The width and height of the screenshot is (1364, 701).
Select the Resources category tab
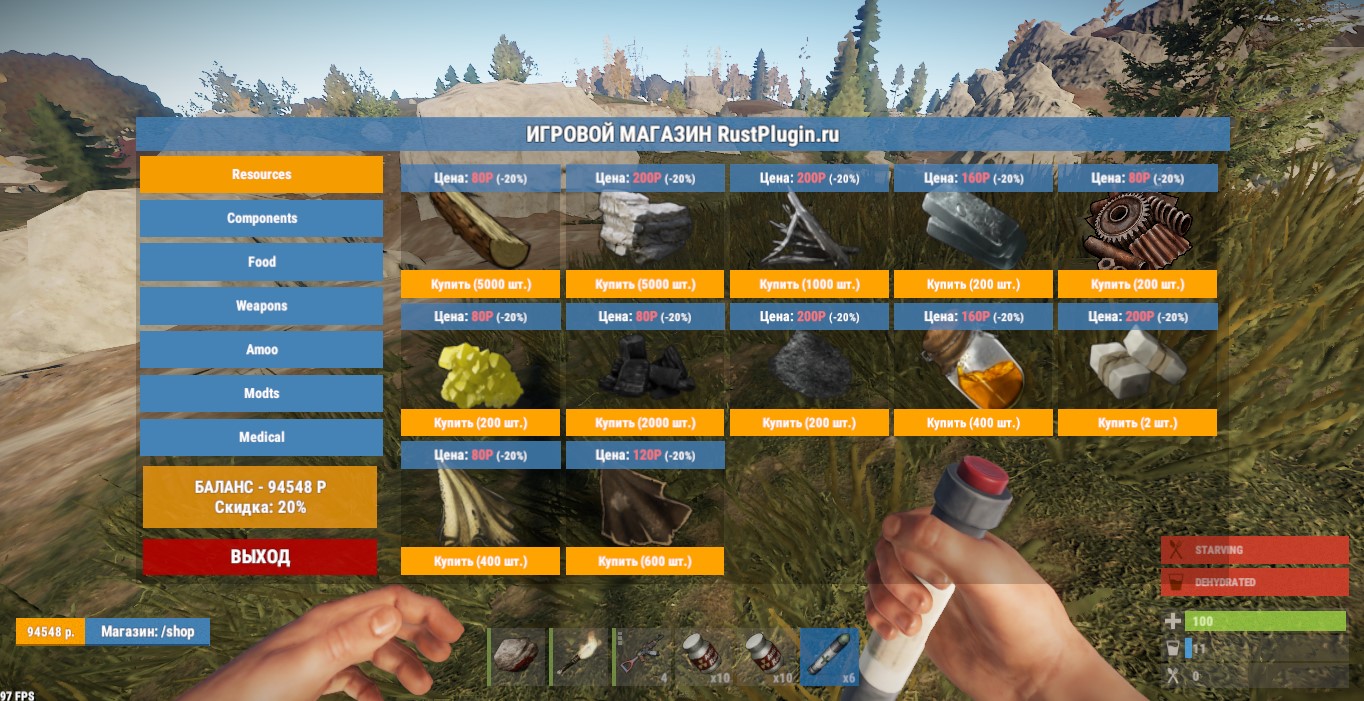(x=261, y=174)
